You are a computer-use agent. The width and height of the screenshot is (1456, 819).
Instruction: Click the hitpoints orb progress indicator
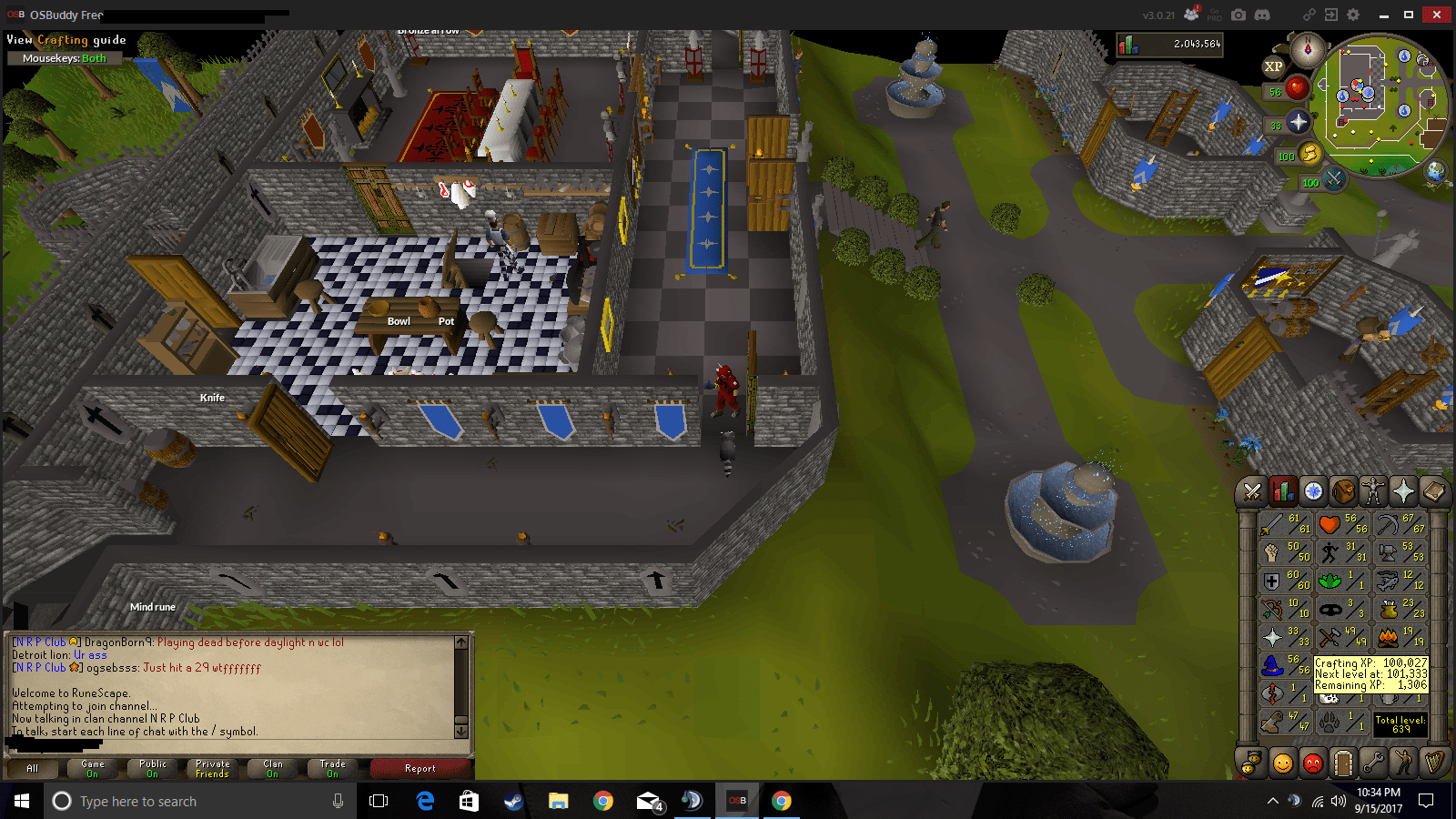[1298, 89]
